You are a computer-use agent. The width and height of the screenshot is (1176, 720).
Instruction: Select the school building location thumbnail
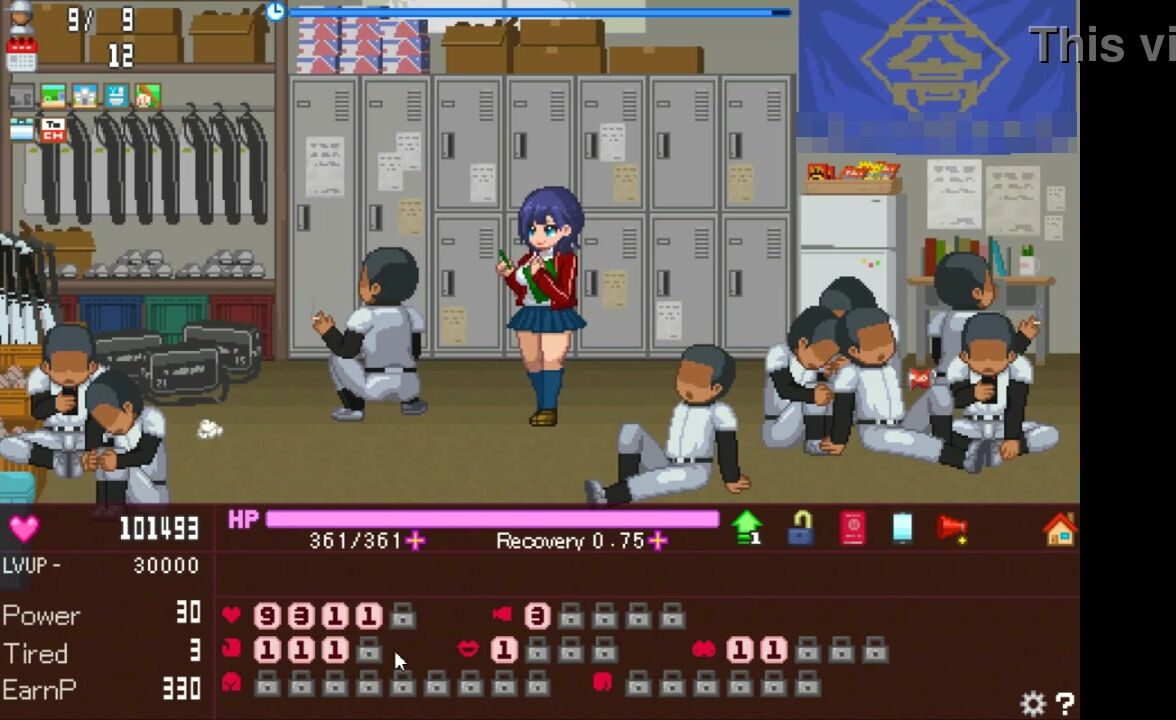coord(85,96)
